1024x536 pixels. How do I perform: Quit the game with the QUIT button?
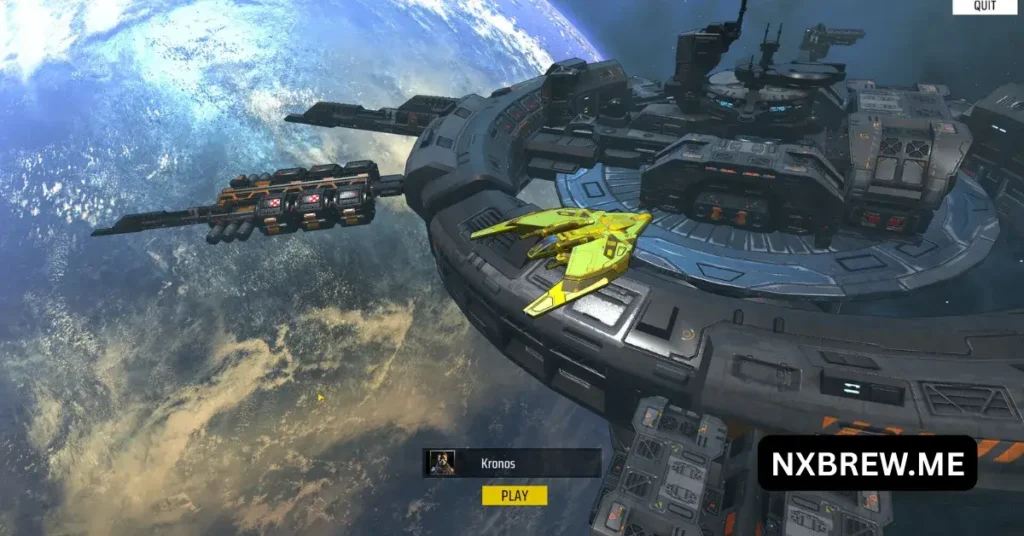pos(987,6)
